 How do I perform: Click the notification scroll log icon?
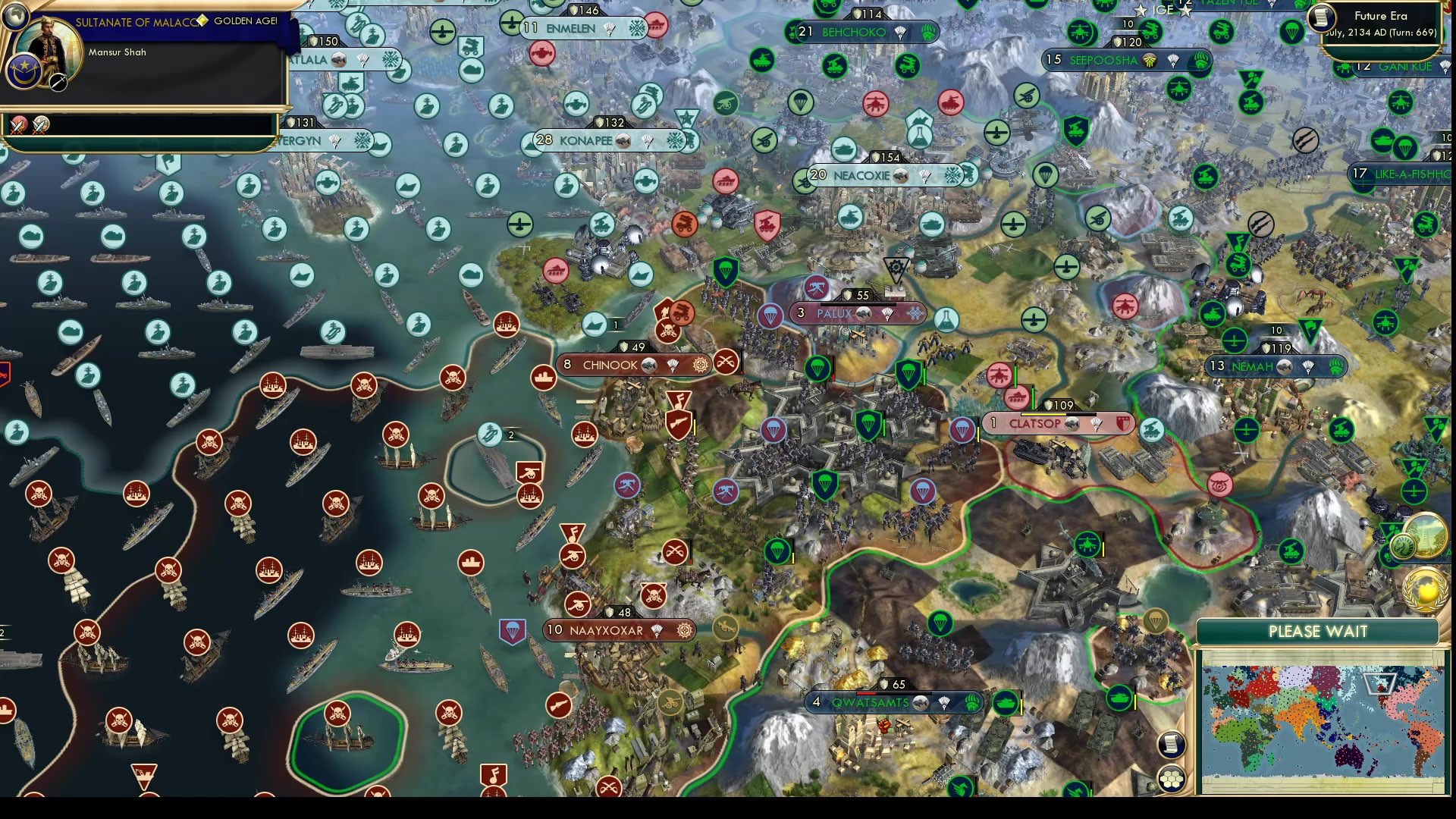tap(1171, 745)
